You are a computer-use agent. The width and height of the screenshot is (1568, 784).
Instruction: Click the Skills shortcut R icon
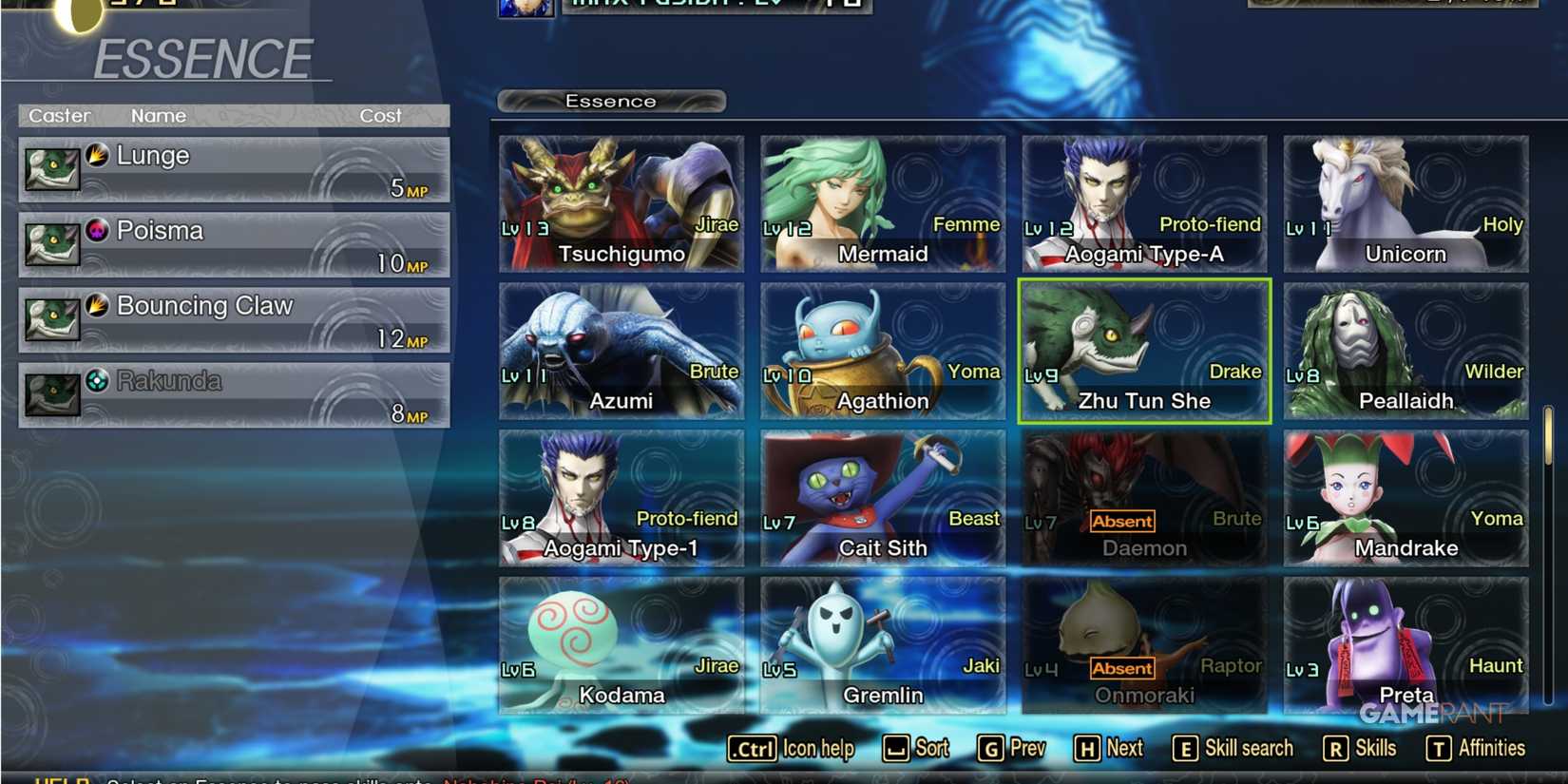pyautogui.click(x=1338, y=749)
